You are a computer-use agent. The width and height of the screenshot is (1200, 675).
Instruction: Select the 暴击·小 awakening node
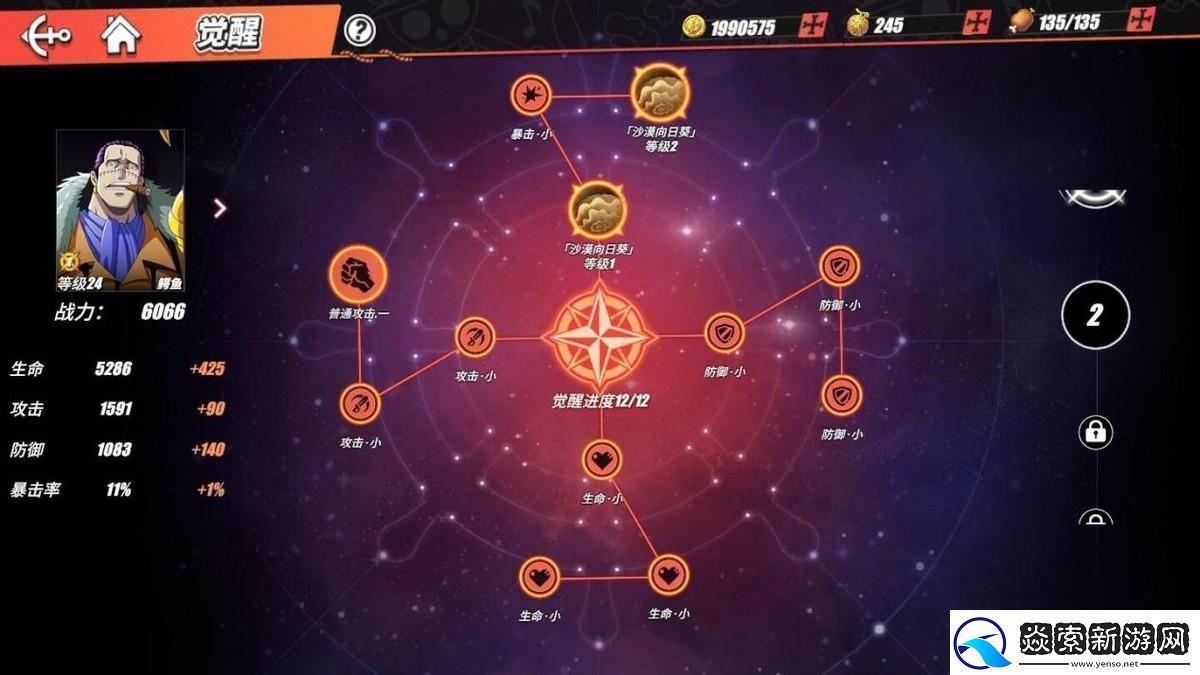pos(530,96)
